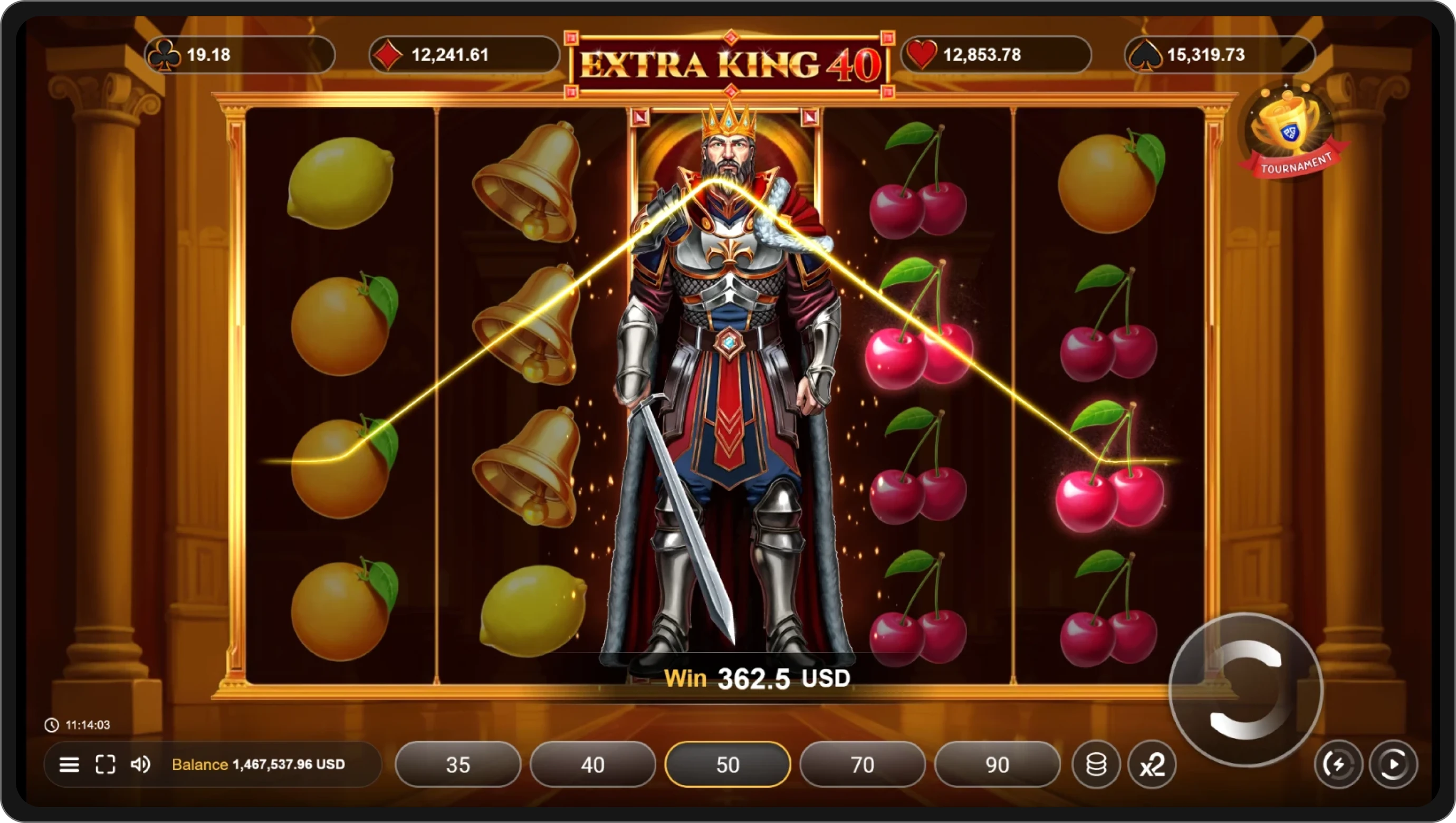Select the 90 bet amount
1456x823 pixels.
[997, 764]
